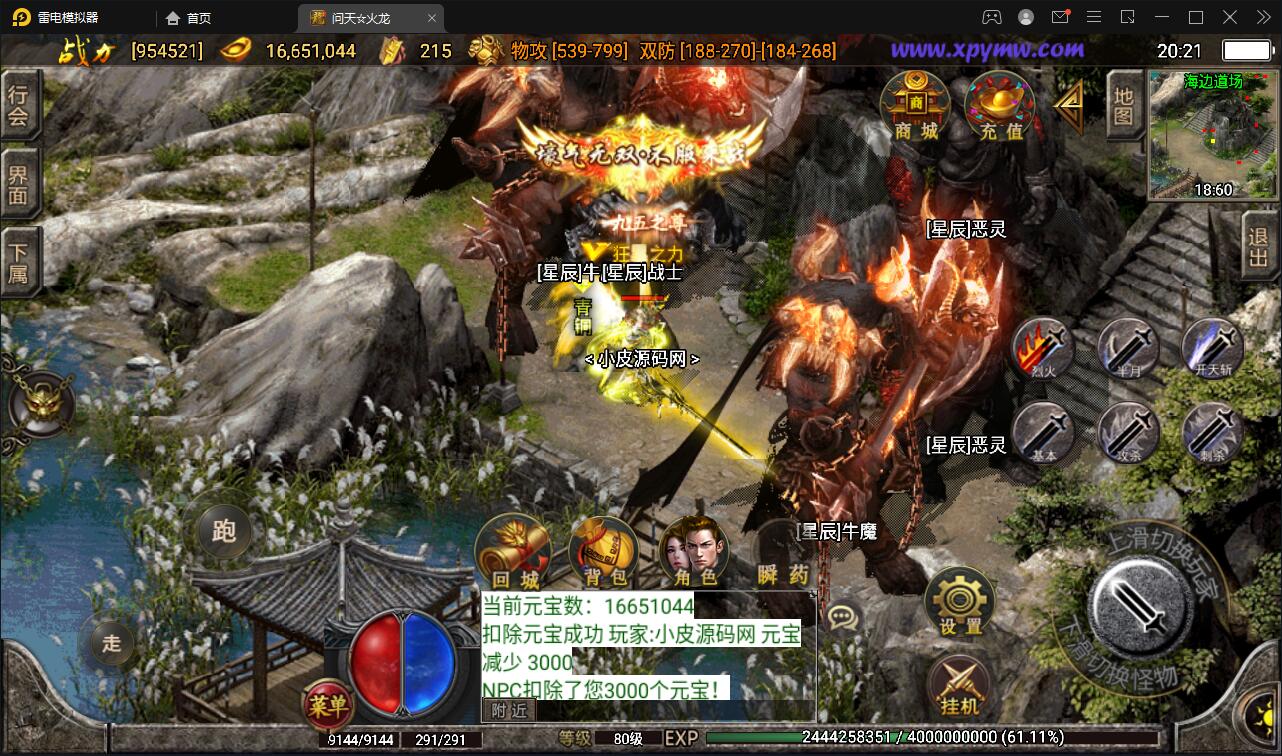
Task: Switch to the 刺杀 stance skill
Action: (x=1212, y=434)
